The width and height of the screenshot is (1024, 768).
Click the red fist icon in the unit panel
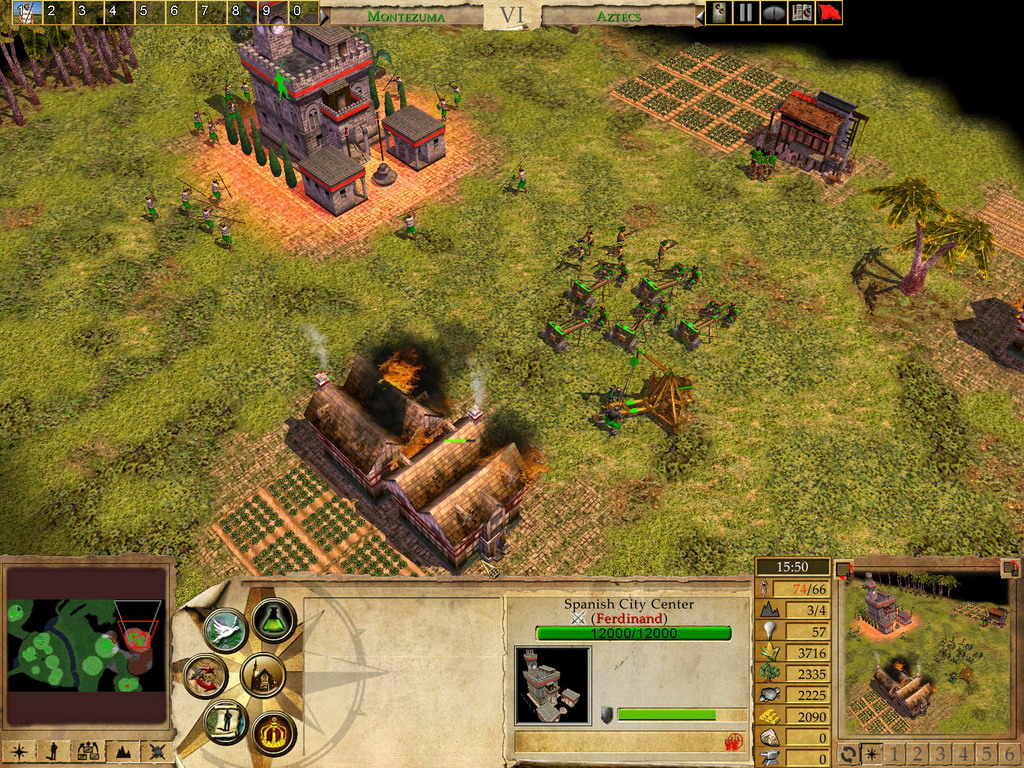[x=733, y=742]
